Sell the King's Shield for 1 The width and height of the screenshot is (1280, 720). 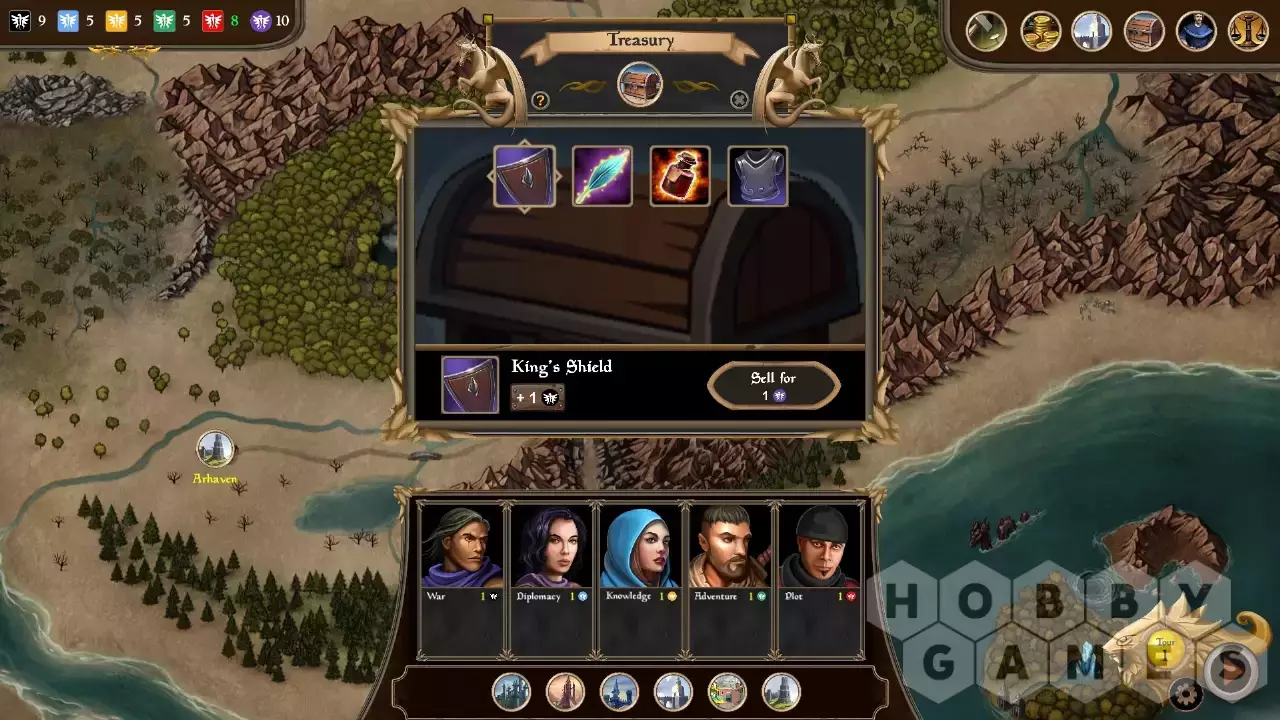coord(773,386)
